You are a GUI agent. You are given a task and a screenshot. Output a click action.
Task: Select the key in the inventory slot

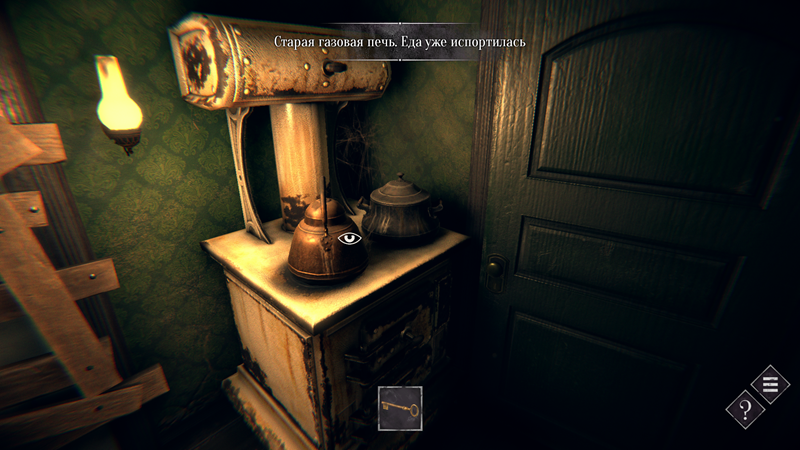(x=400, y=408)
